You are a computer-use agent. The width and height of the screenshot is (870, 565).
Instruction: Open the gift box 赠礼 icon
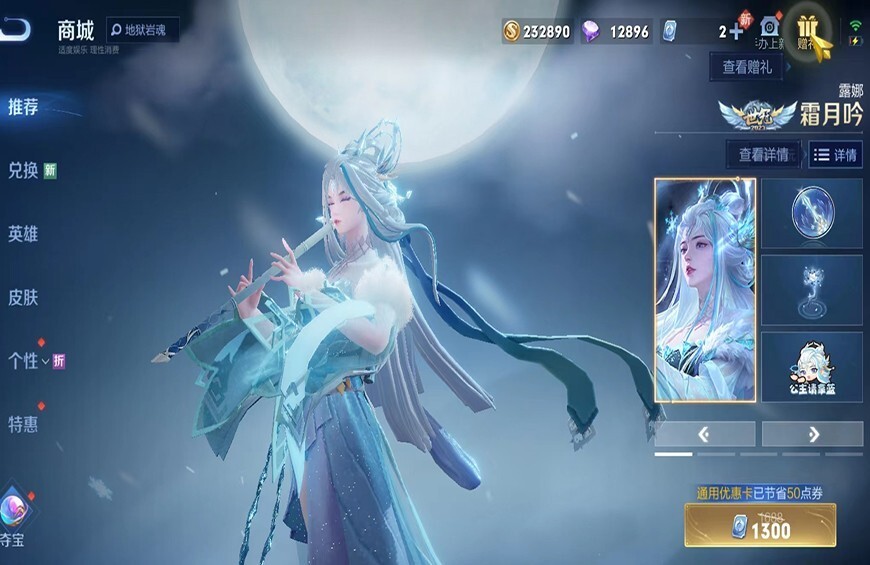click(808, 32)
